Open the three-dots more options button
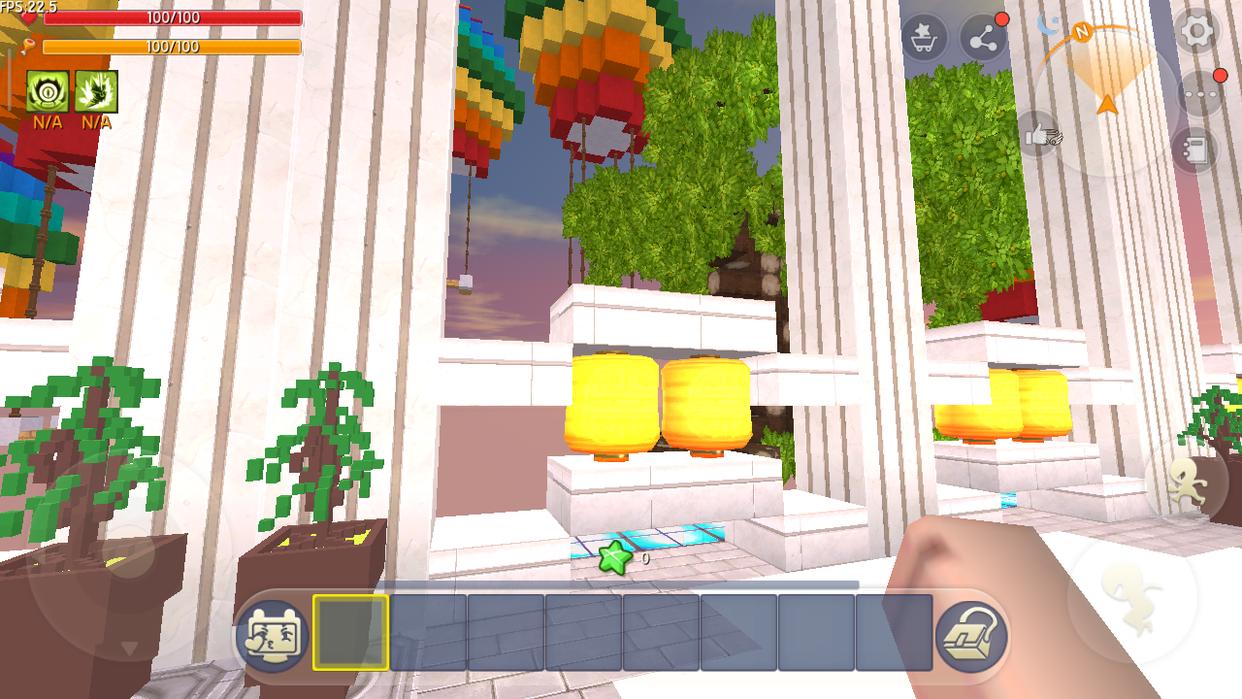This screenshot has height=699, width=1242. [x=1199, y=94]
